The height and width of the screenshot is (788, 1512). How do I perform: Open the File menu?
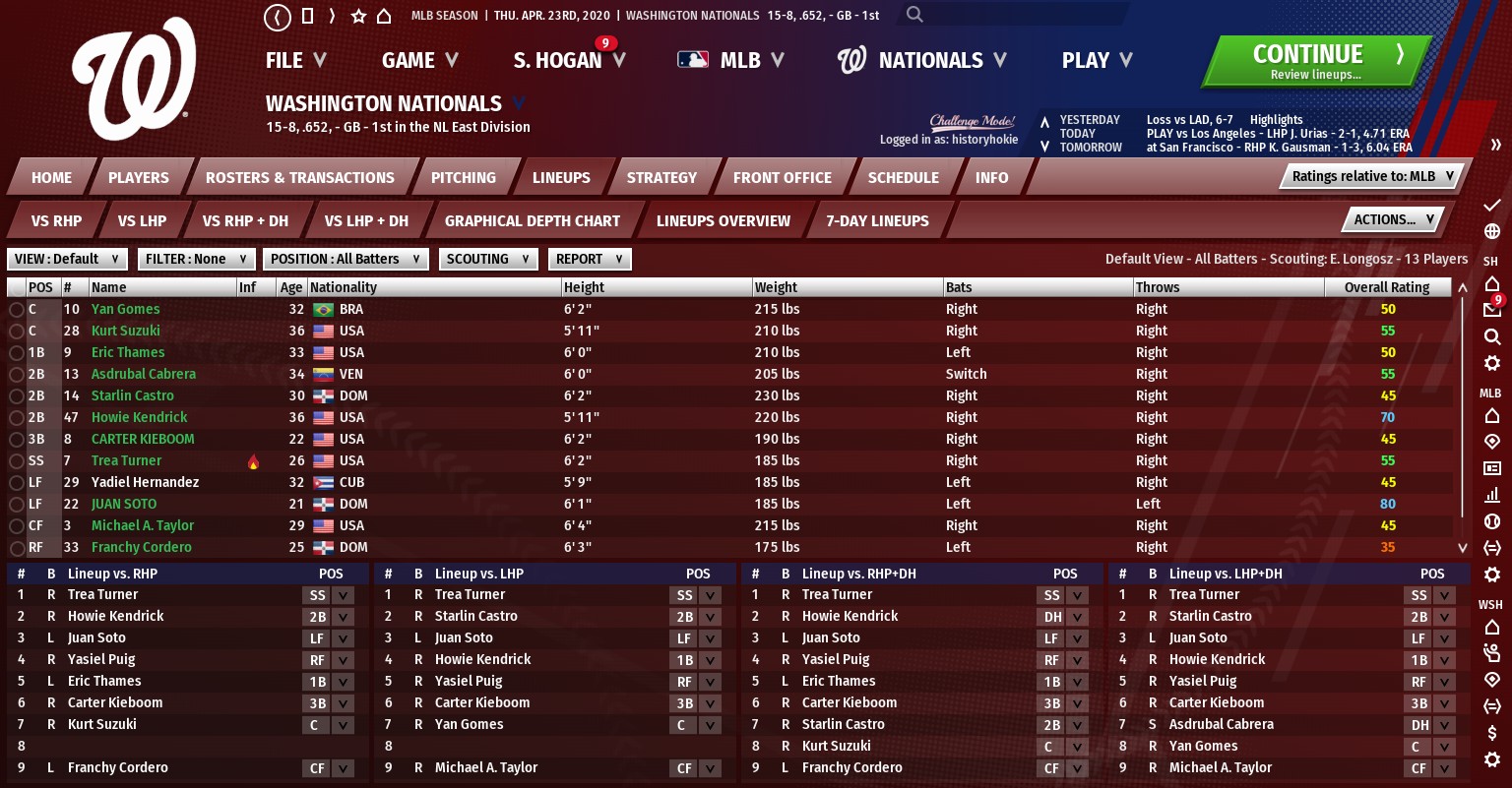click(294, 61)
